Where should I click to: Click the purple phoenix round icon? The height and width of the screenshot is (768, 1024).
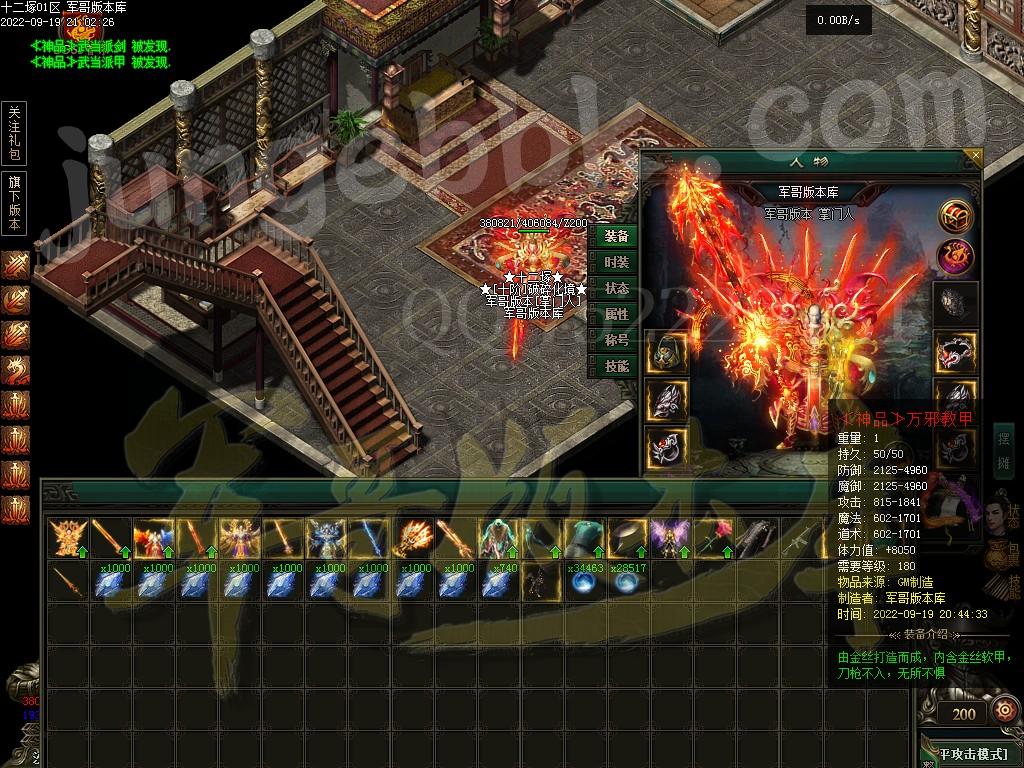956,257
